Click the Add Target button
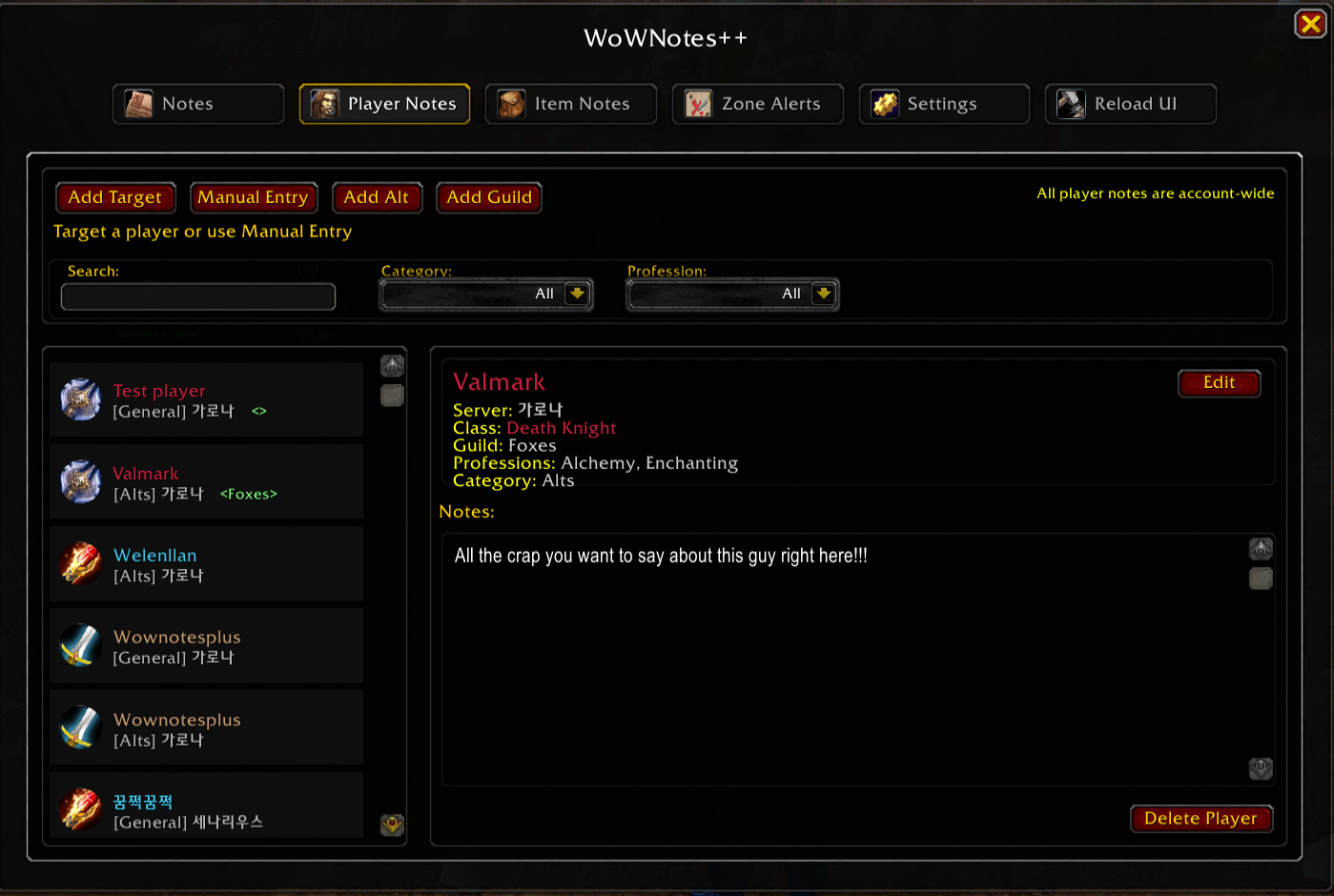The height and width of the screenshot is (896, 1334). [x=115, y=197]
